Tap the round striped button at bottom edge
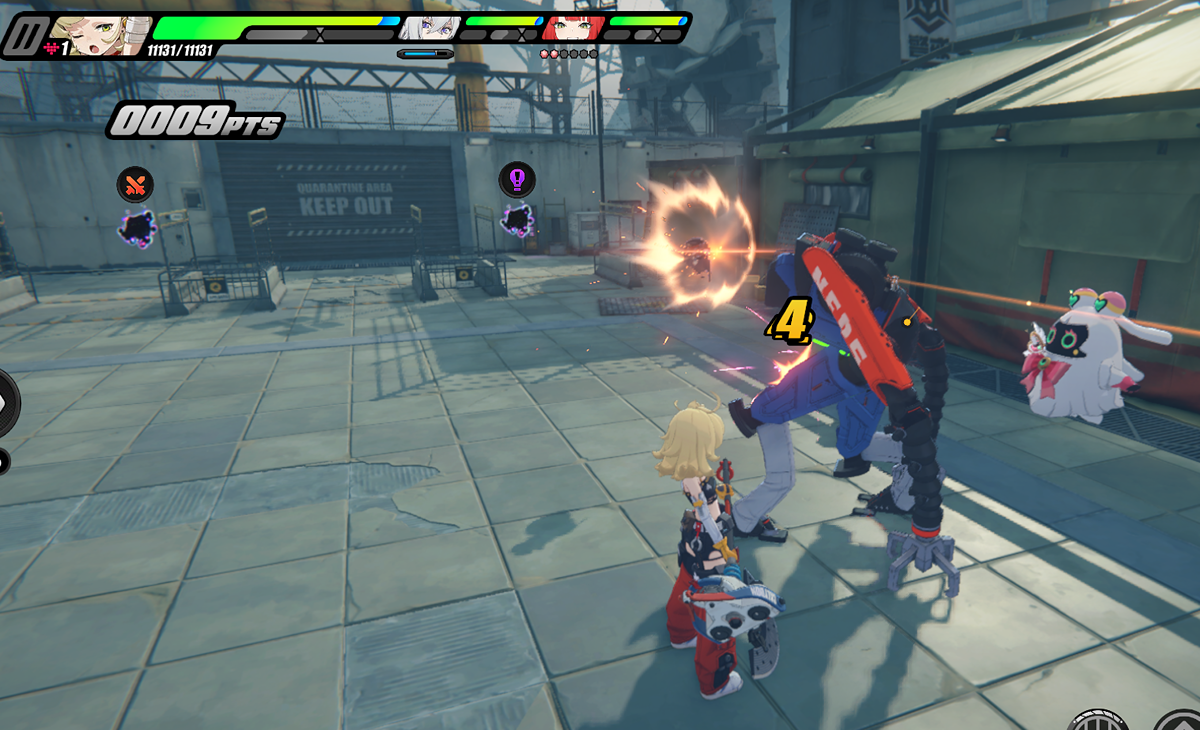 click(1098, 721)
